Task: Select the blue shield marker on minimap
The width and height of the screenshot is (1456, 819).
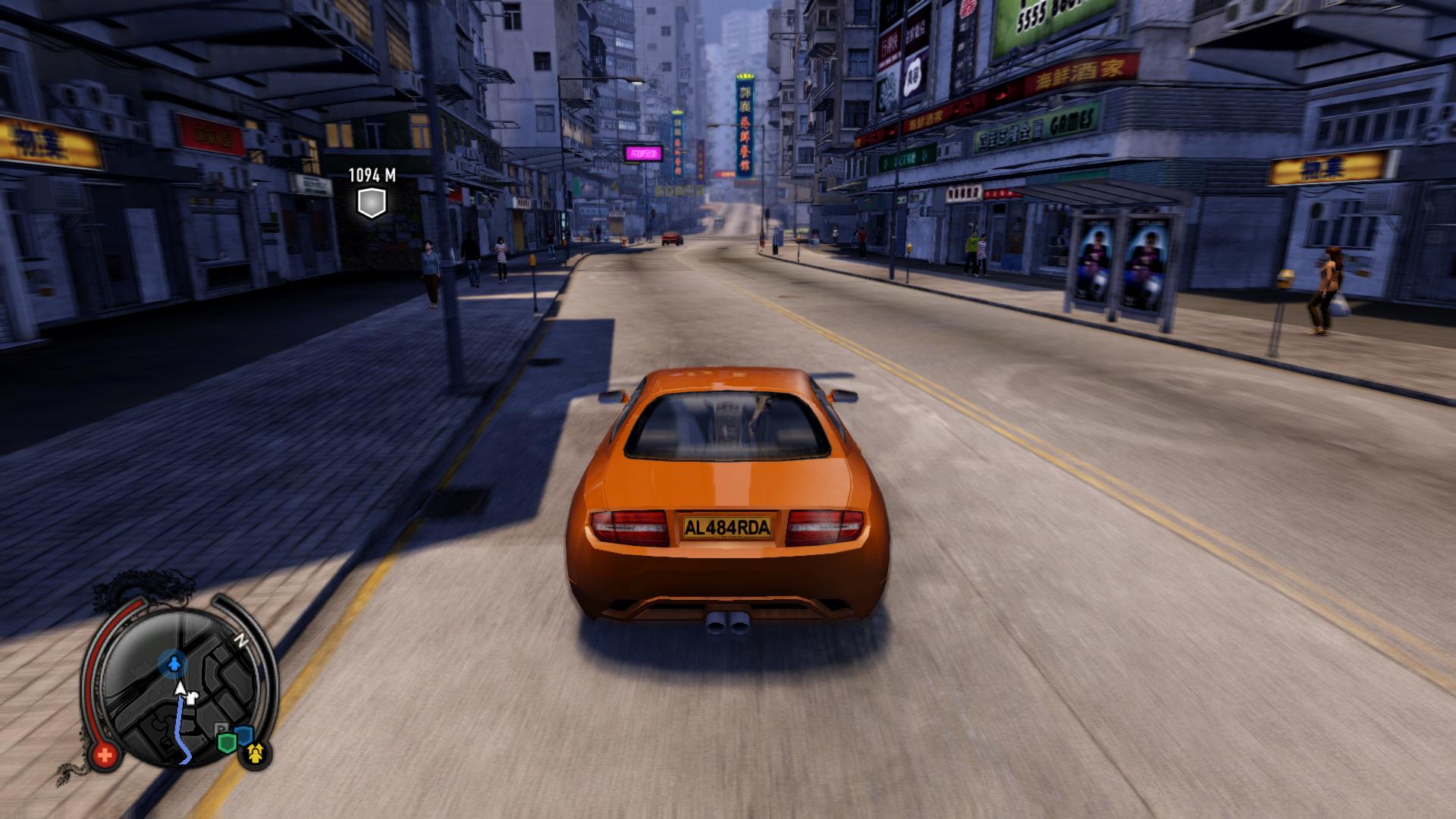Action: [x=243, y=734]
